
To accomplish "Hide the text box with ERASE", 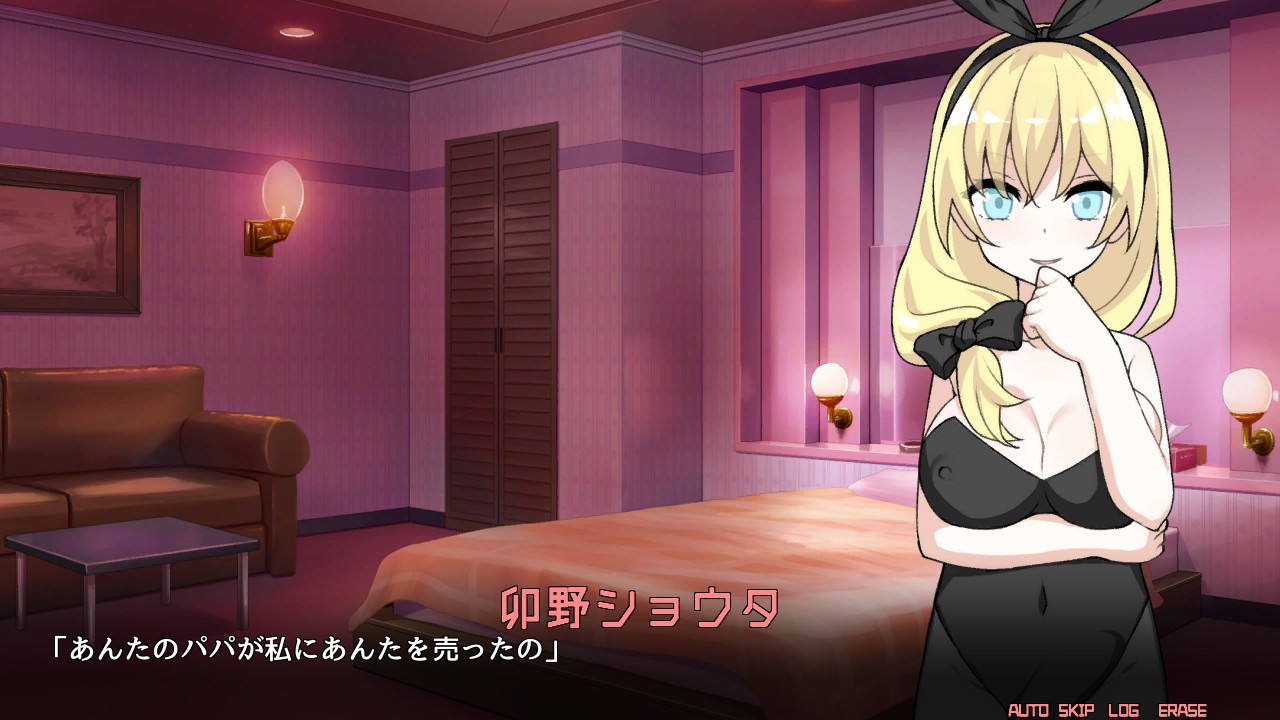I will [x=1182, y=711].
